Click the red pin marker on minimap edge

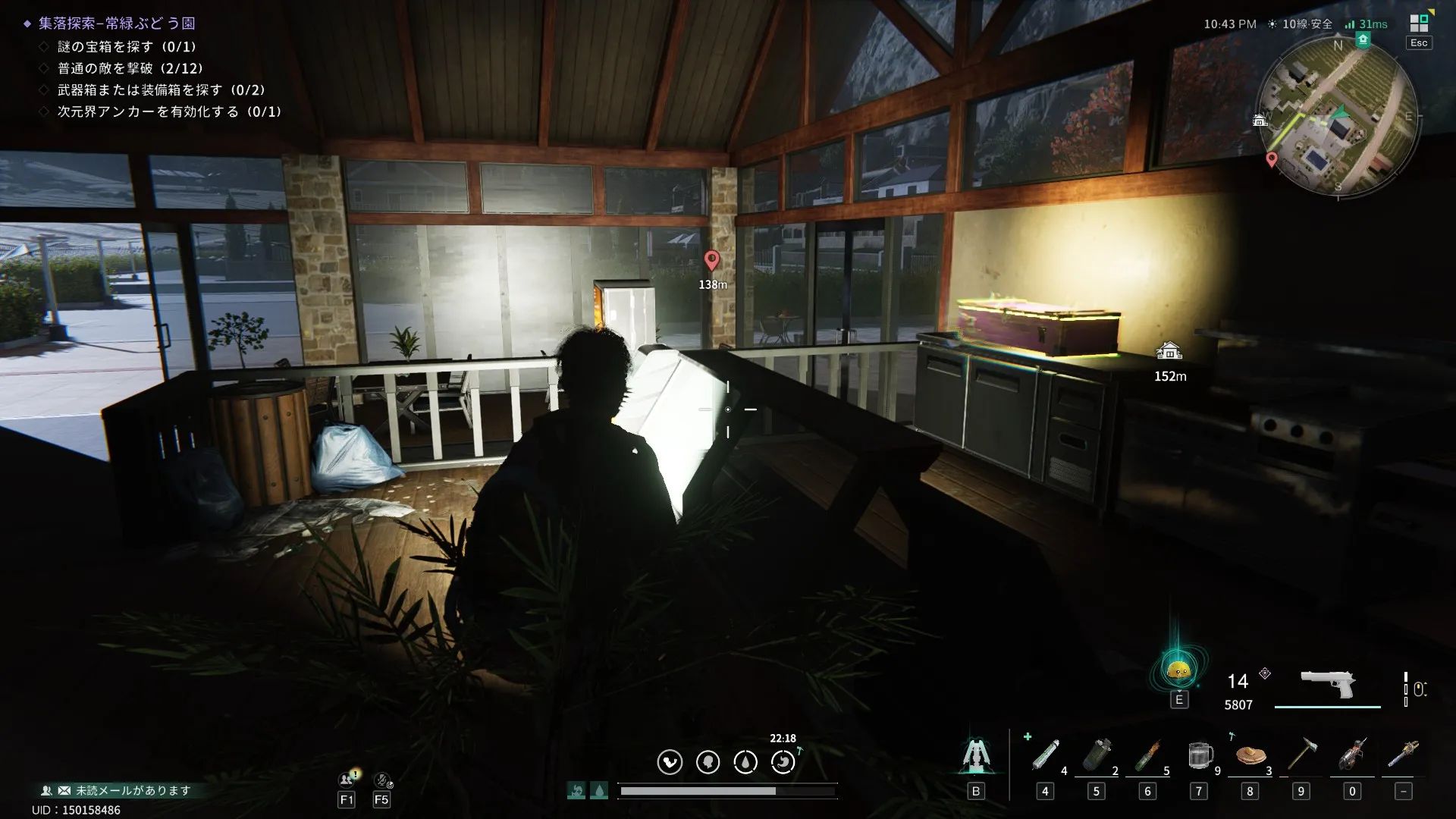coord(1272,159)
